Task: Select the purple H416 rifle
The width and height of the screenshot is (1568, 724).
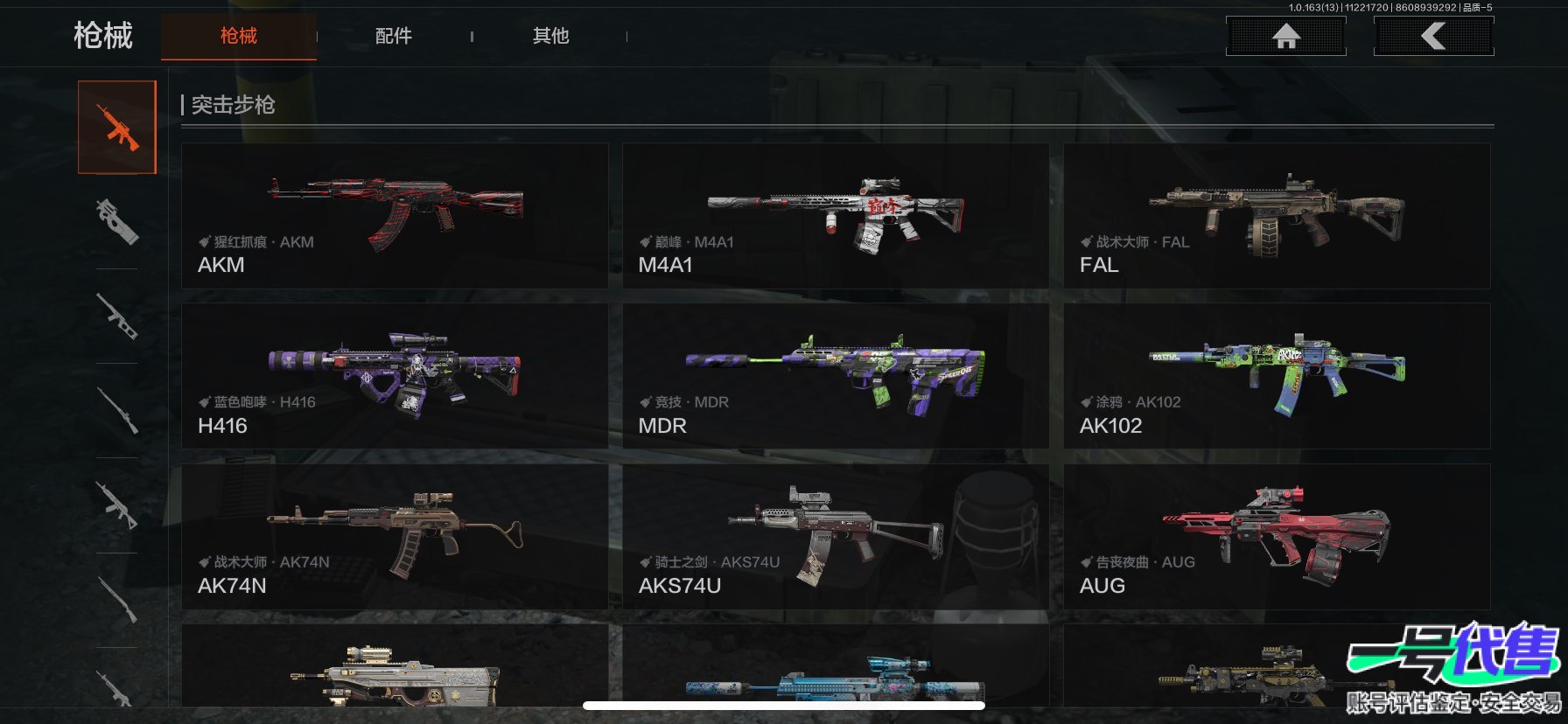Action: pyautogui.click(x=395, y=376)
